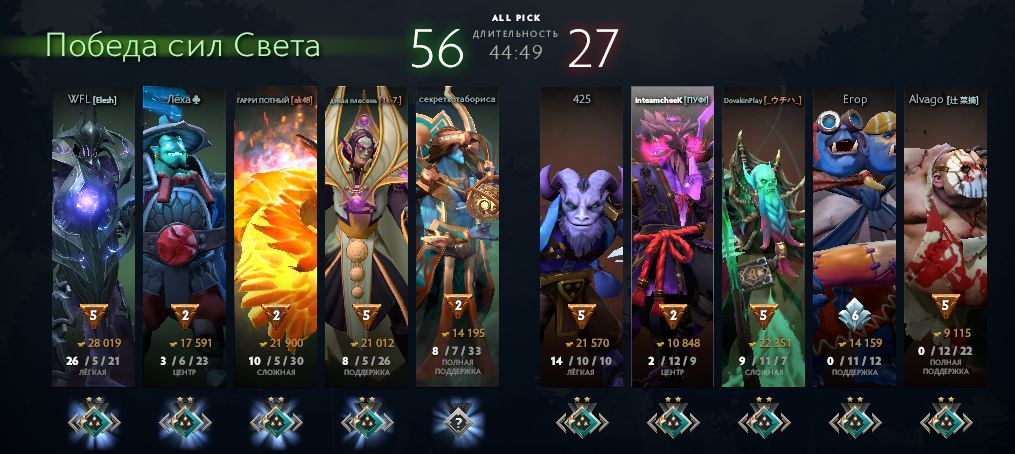Click the rank medal under Alvago
The image size is (1015, 454).
[x=945, y=421]
